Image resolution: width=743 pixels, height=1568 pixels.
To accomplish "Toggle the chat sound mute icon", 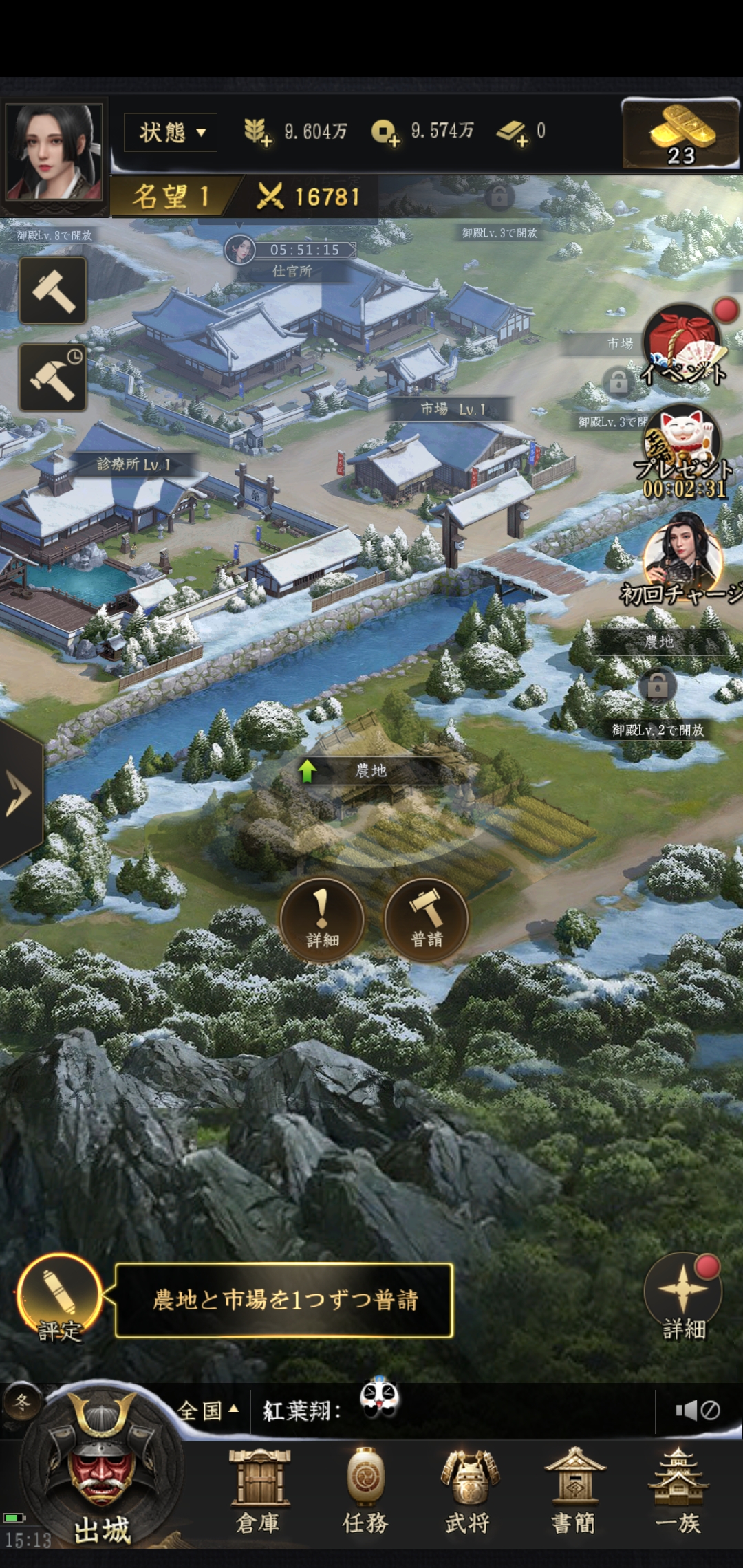I will pyautogui.click(x=698, y=1411).
